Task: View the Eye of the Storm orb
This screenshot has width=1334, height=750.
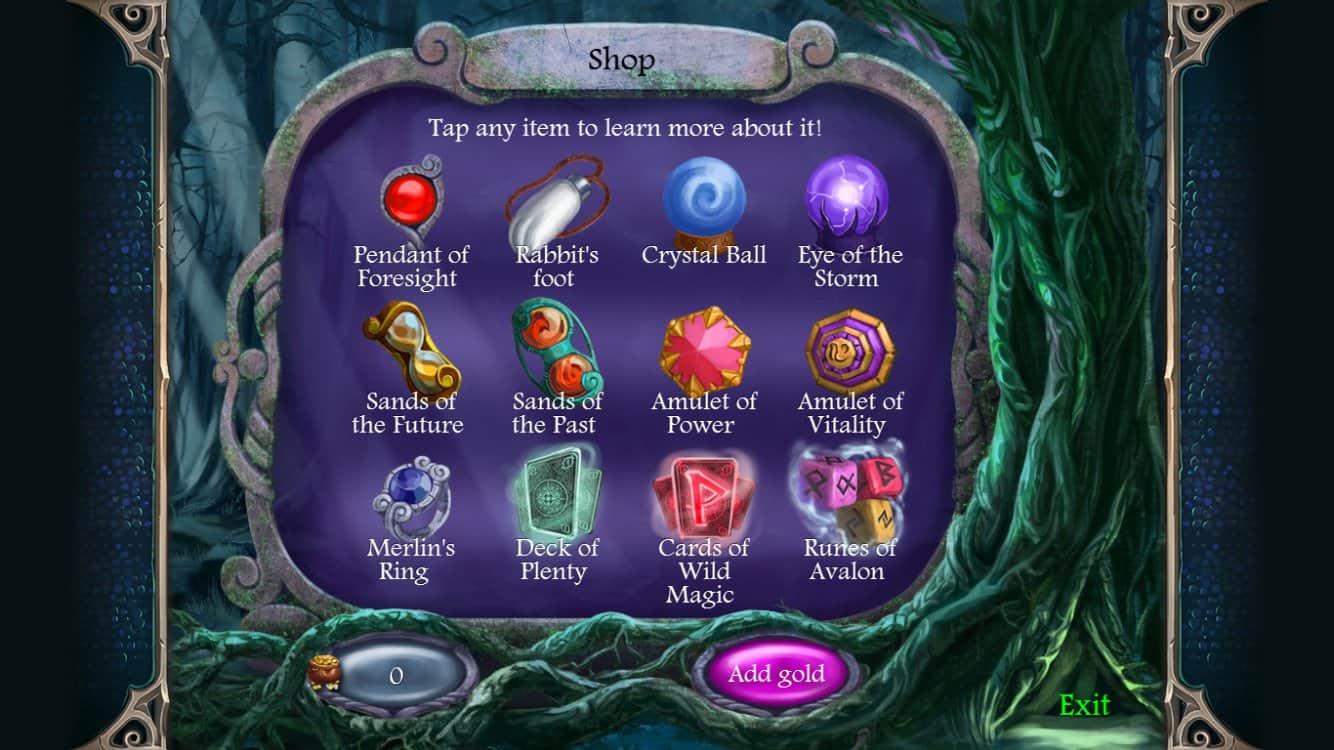Action: click(850, 198)
